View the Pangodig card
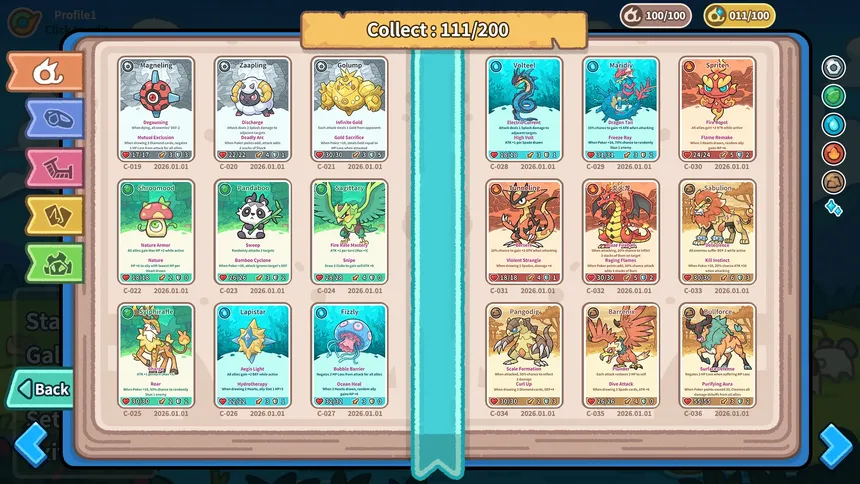This screenshot has height=484, width=860. [x=523, y=356]
